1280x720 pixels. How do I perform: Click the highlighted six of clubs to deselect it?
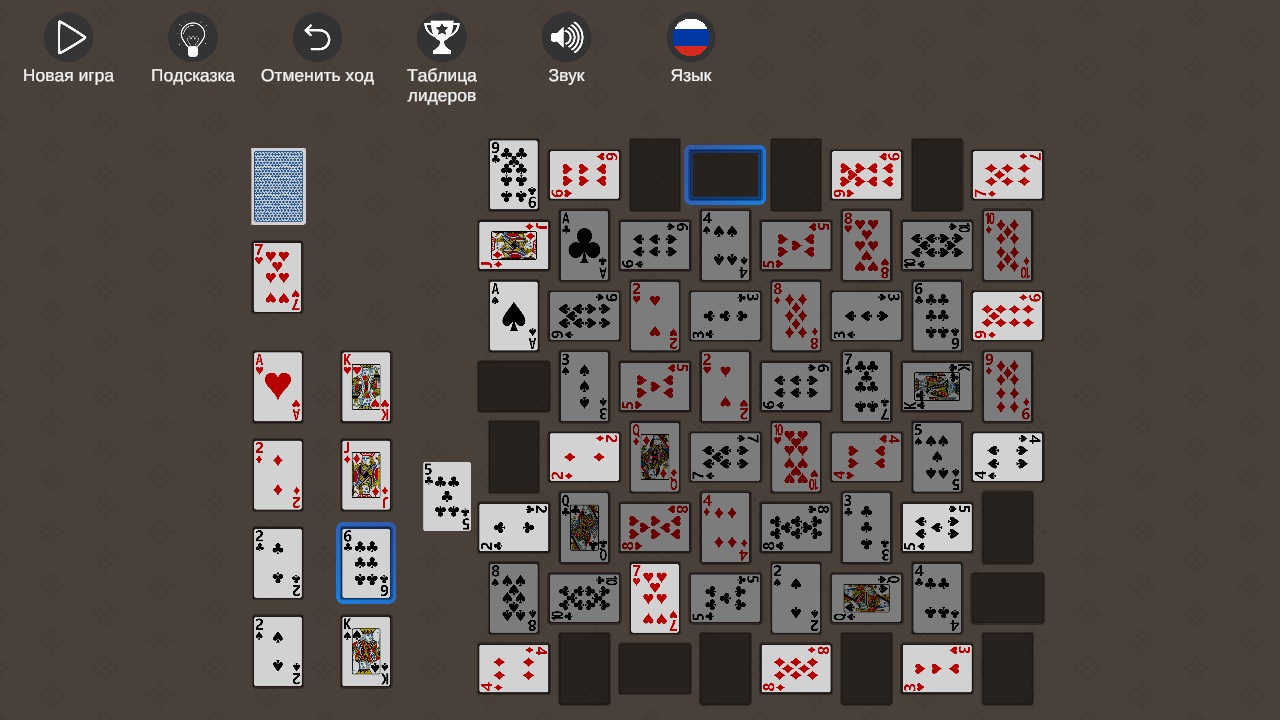click(366, 563)
